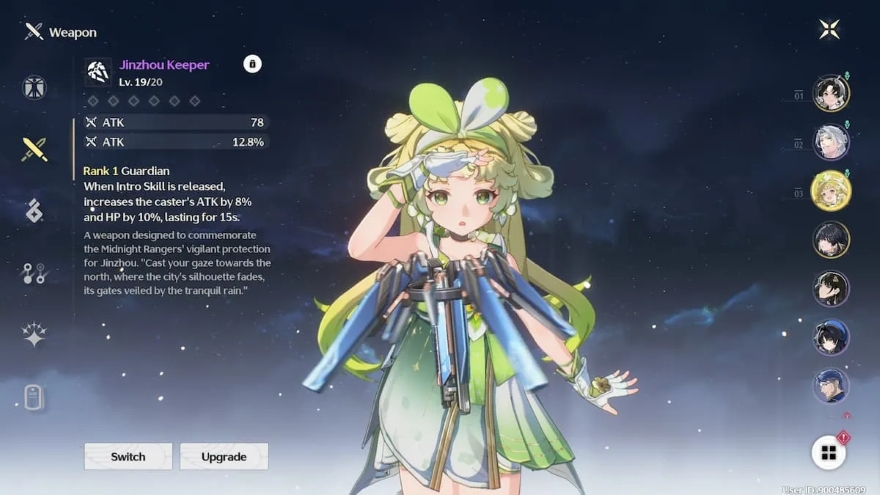Open the four-square grid character list button

(x=828, y=453)
